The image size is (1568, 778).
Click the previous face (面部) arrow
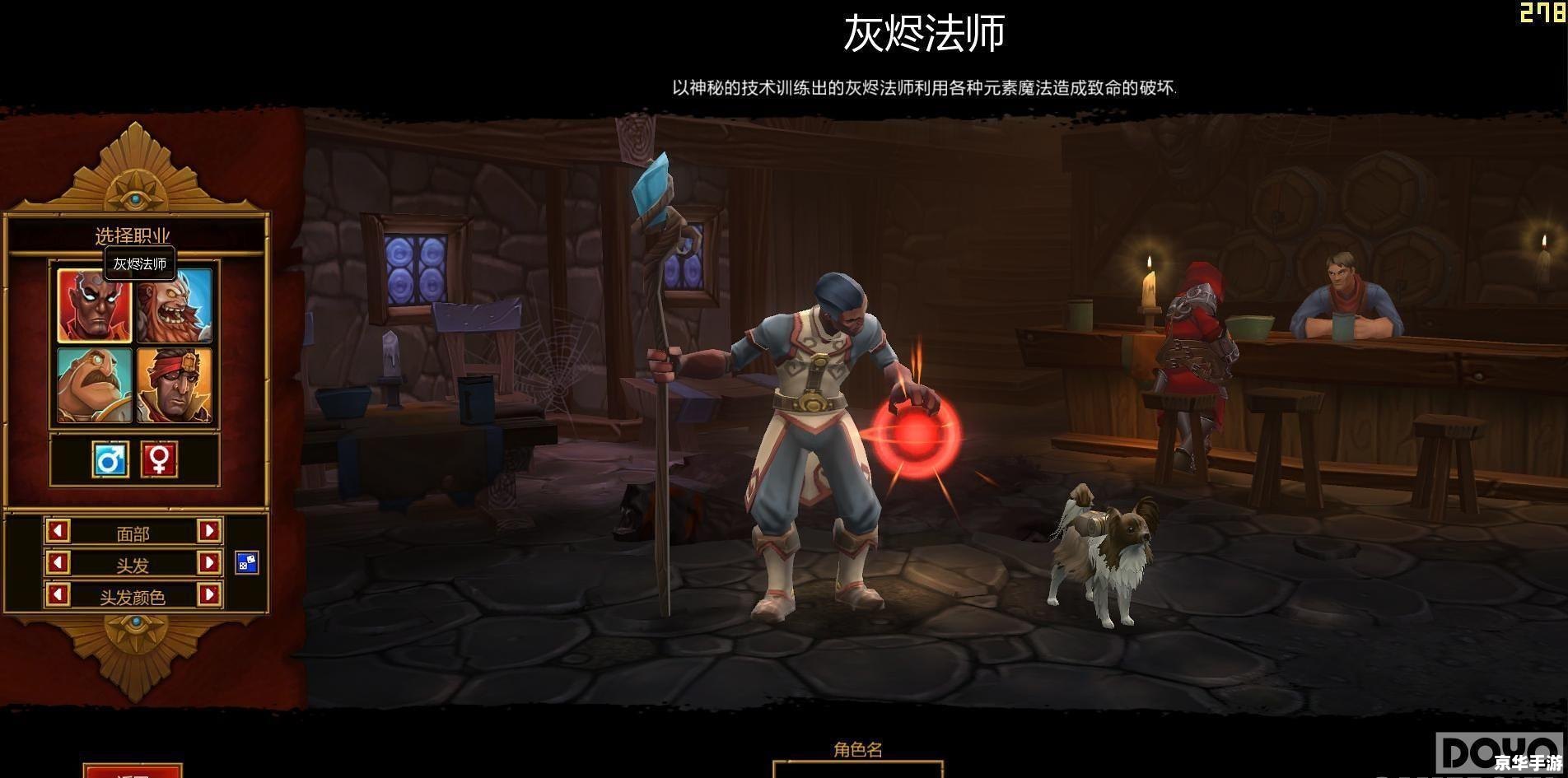(58, 531)
